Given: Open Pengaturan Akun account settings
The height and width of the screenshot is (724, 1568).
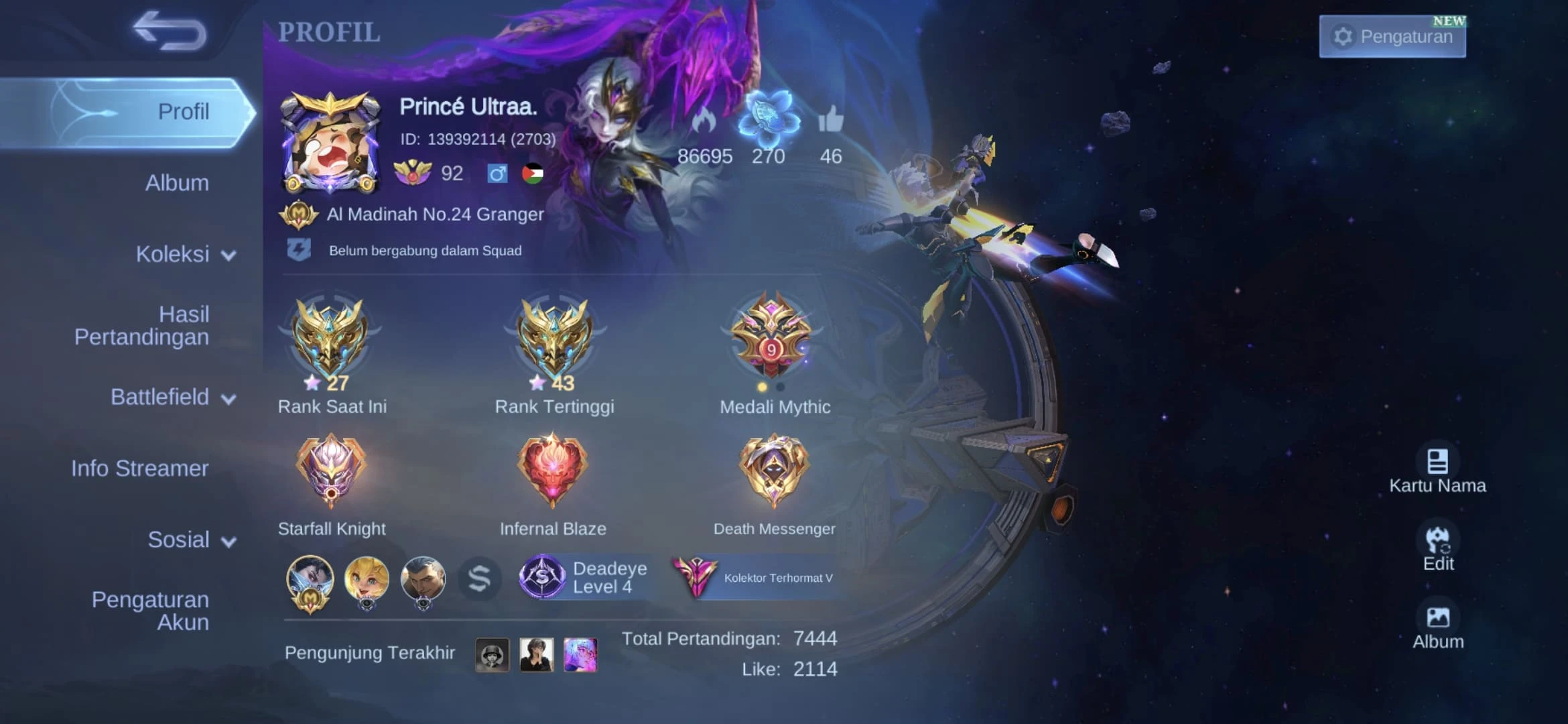Looking at the screenshot, I should pos(150,610).
